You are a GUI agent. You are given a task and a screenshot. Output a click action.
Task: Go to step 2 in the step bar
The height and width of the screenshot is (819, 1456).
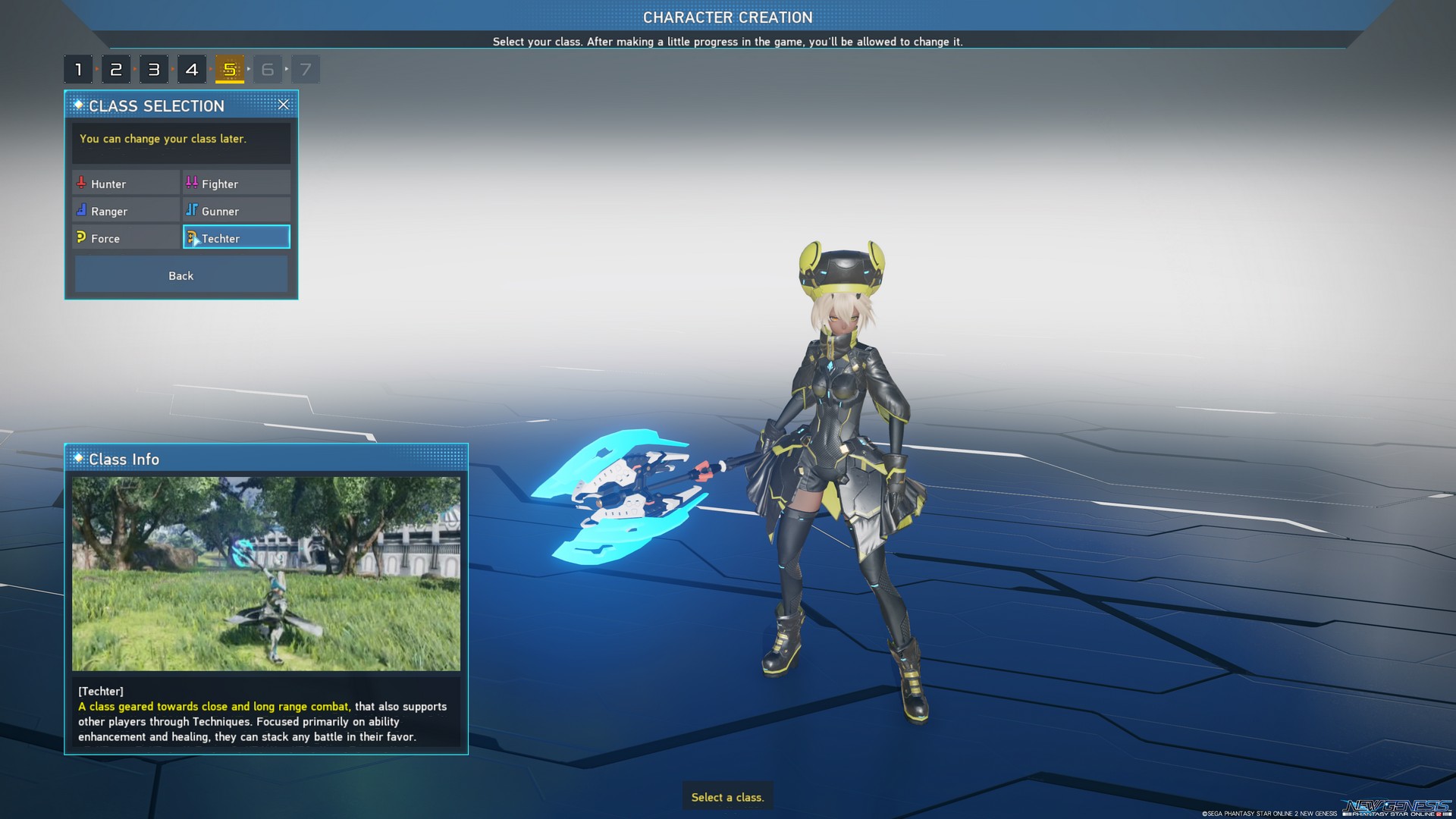(116, 68)
